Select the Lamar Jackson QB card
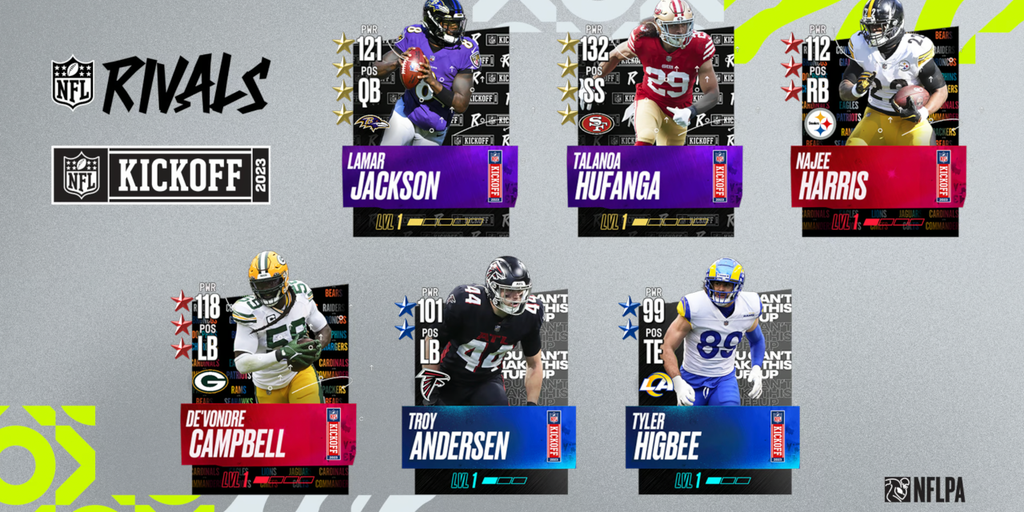Viewport: 1024px width, 512px height. click(430, 130)
